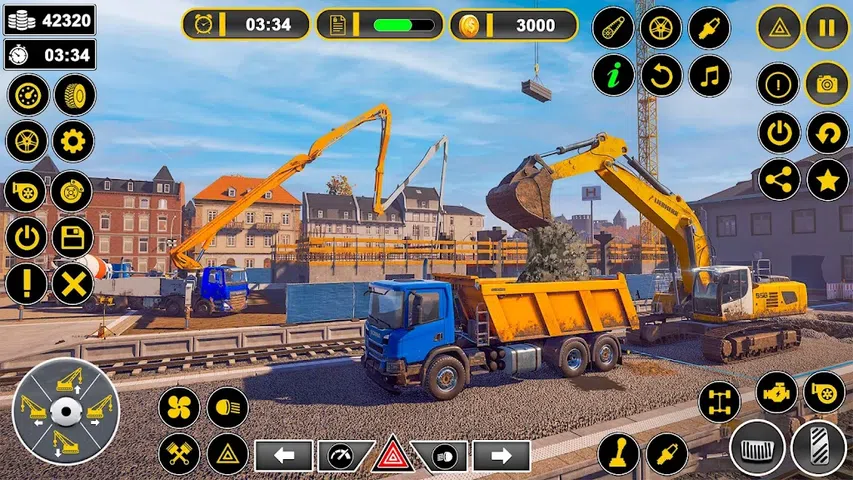Turn on the left arrow indicator
This screenshot has width=853, height=480.
[283, 456]
